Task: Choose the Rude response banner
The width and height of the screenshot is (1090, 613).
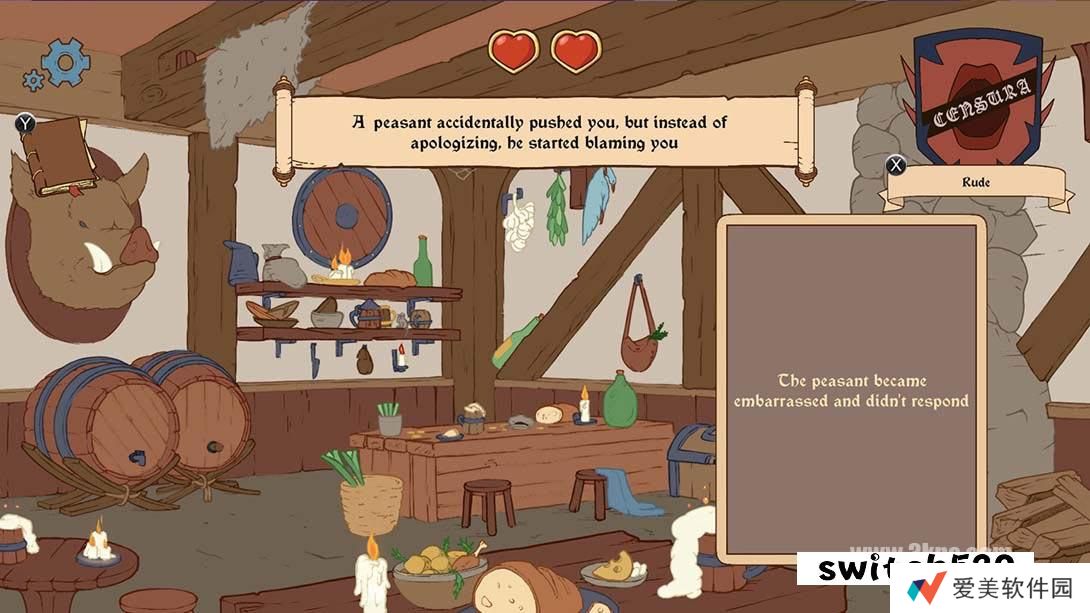Action: [x=975, y=184]
